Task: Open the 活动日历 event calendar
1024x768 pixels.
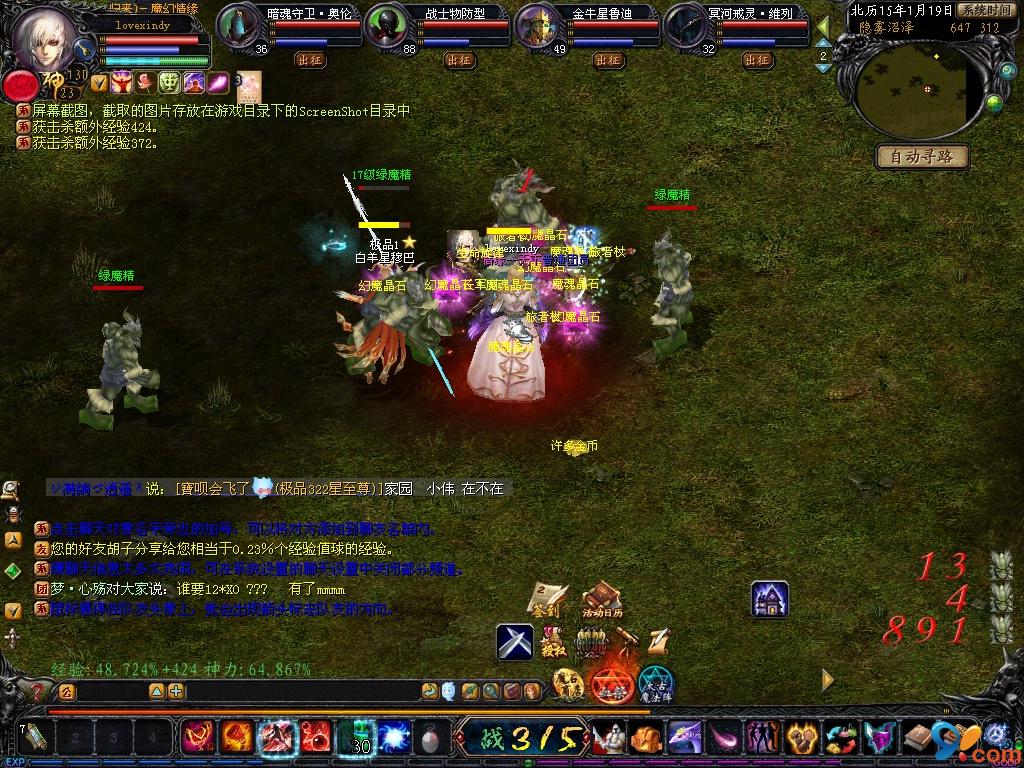Action: 602,598
